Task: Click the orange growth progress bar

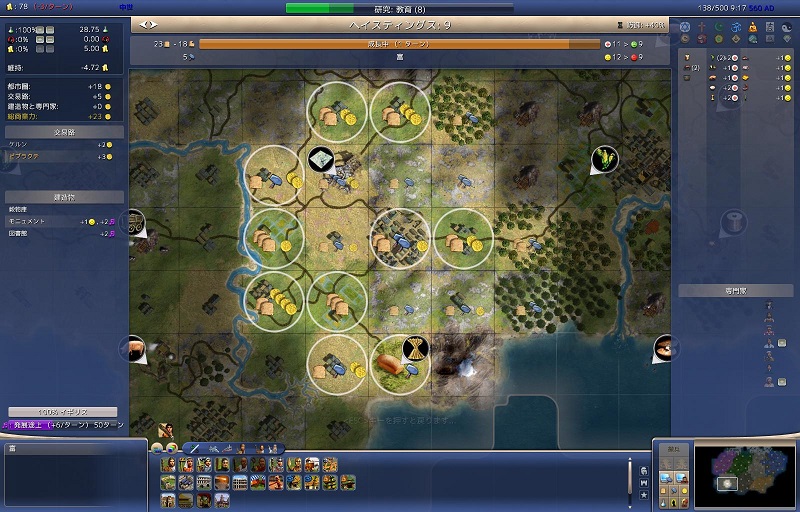Action: click(x=398, y=44)
